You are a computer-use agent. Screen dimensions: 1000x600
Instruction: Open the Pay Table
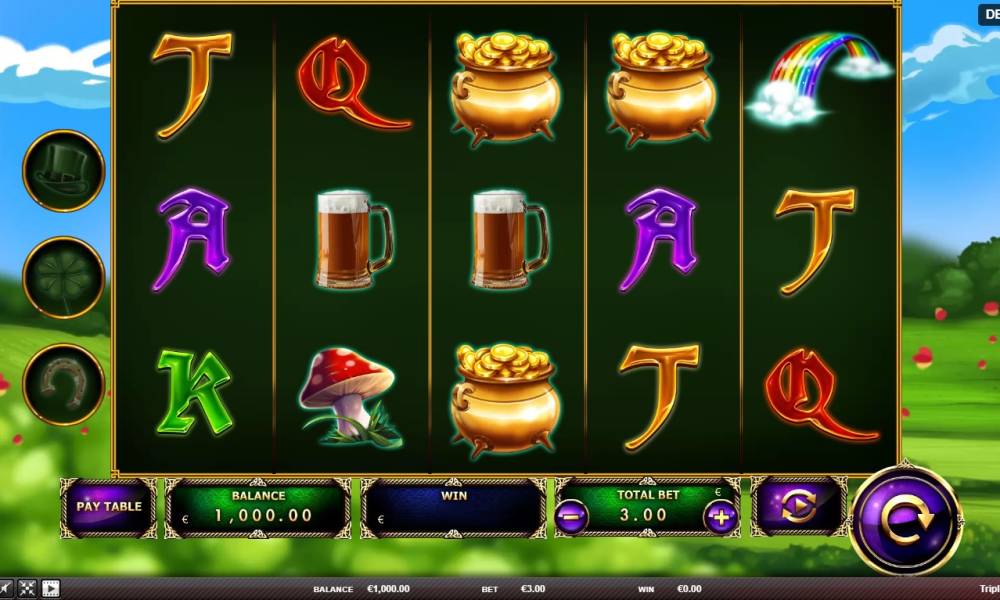(x=109, y=506)
